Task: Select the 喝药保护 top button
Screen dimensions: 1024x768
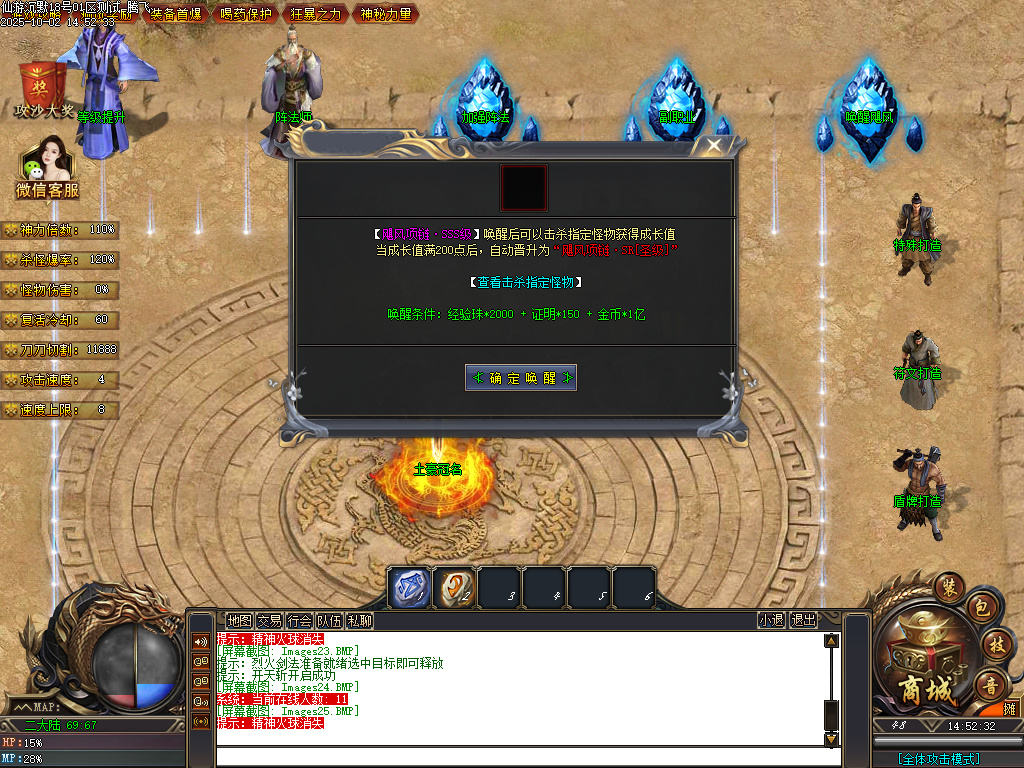Action: [x=246, y=14]
